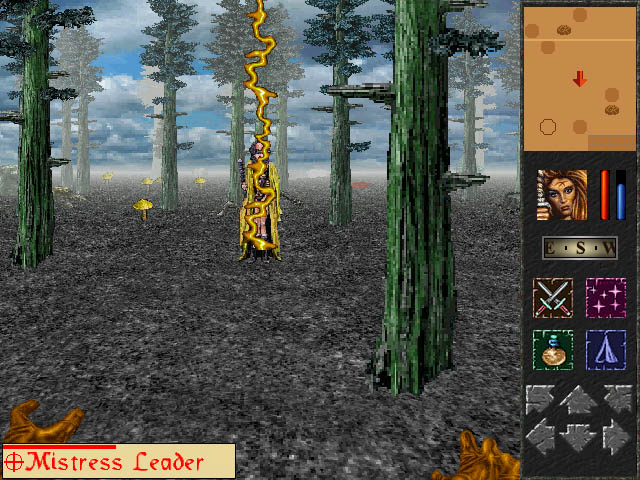Click the E-S-W compass strip
Viewport: 640px width, 480px height.
pos(579,248)
